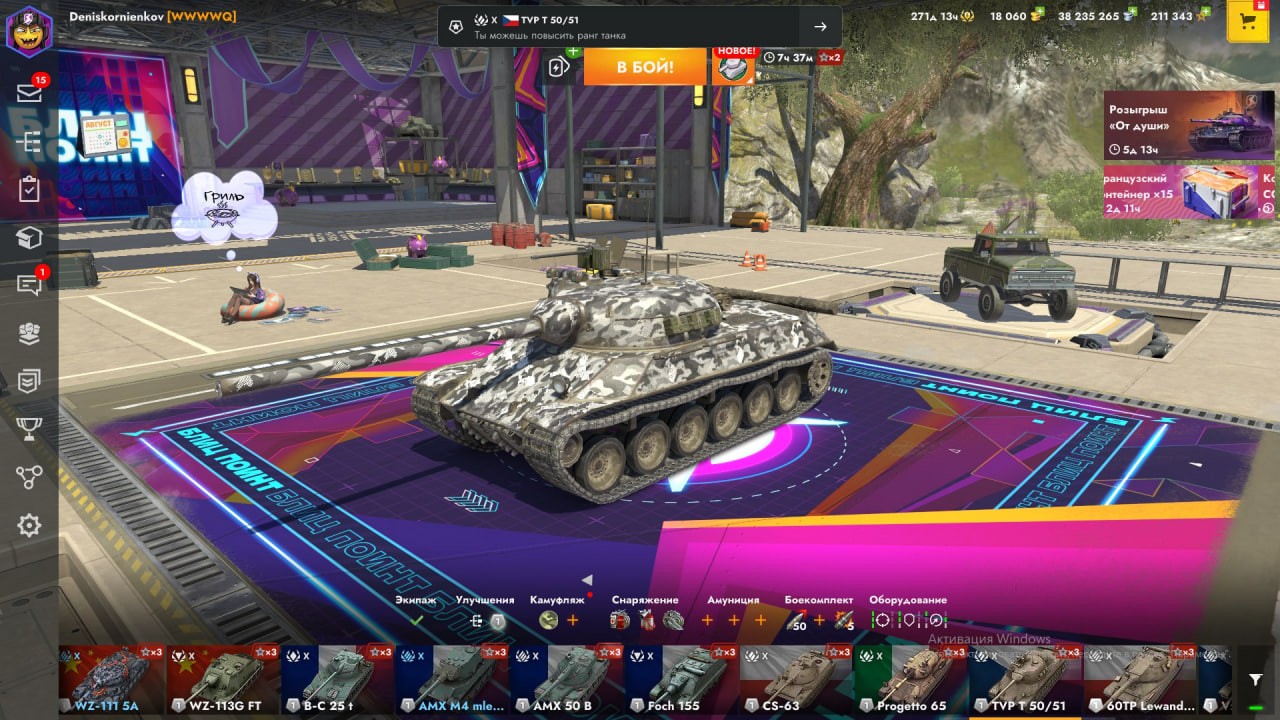Select the WZ-111 5A tank in carousel
Screen dimensions: 1280x720
tap(111, 678)
